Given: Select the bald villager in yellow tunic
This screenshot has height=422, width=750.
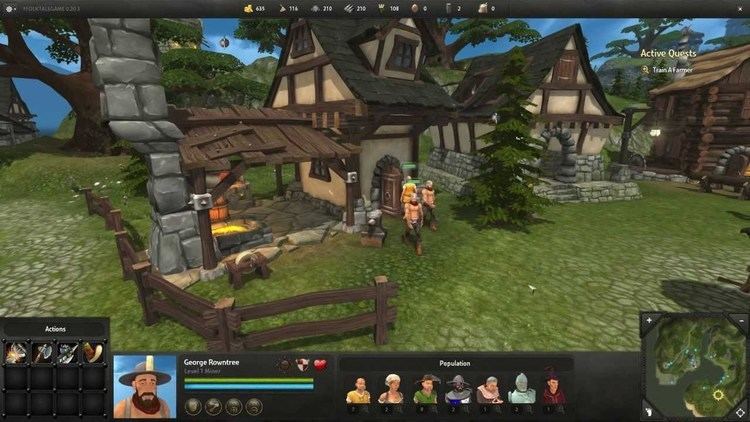Looking at the screenshot, I should coord(359,388).
